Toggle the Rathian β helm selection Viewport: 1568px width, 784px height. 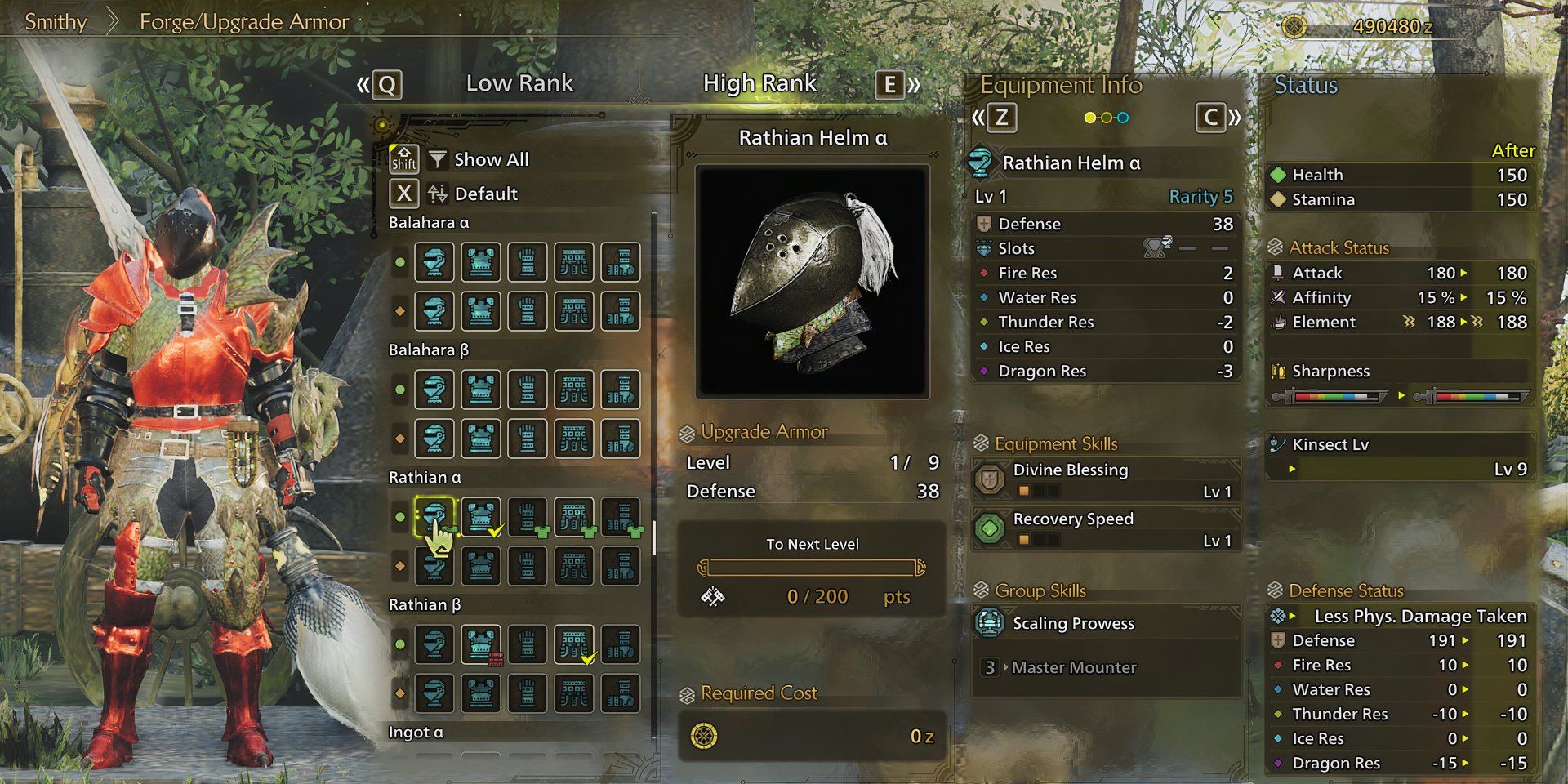[x=436, y=644]
